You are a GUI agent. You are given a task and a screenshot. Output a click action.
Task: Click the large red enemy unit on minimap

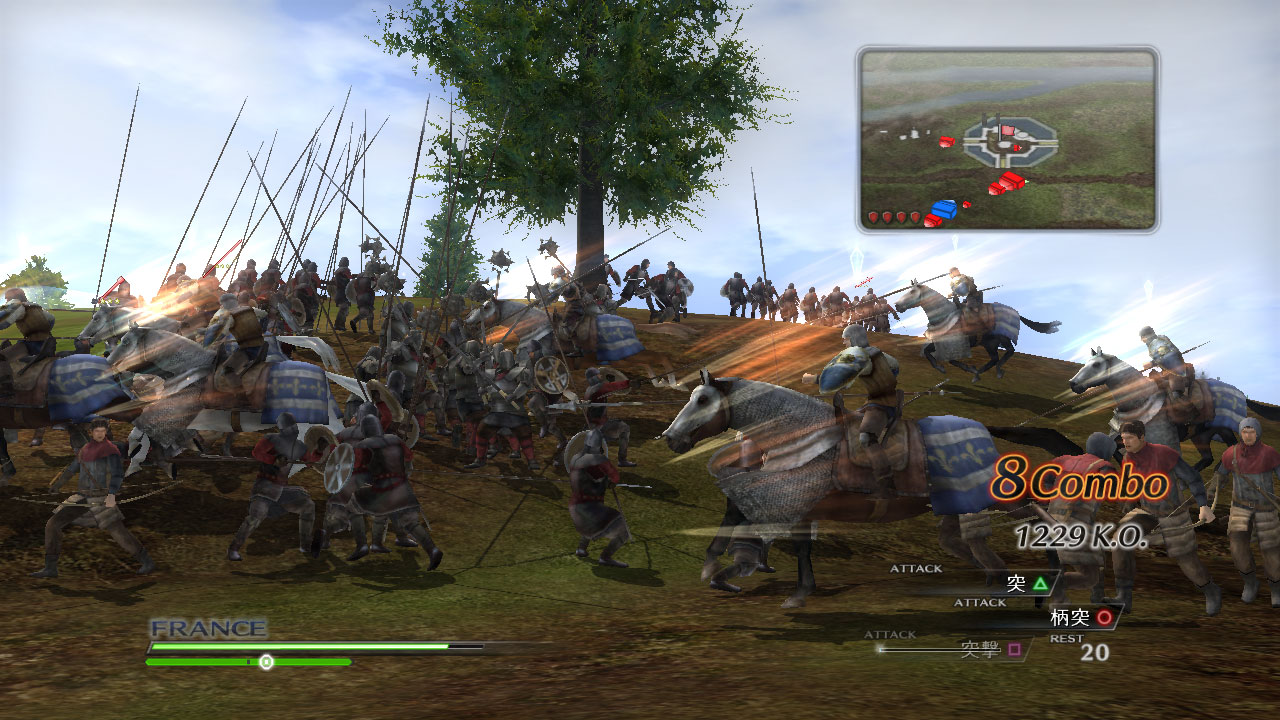click(1011, 179)
